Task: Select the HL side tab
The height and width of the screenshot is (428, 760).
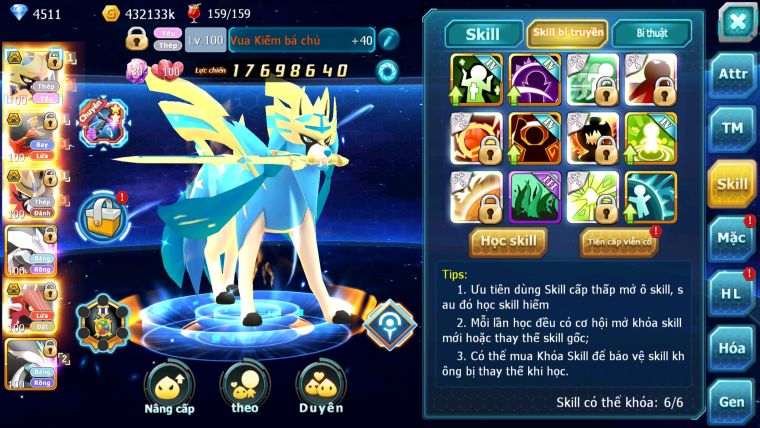Action: [x=732, y=293]
